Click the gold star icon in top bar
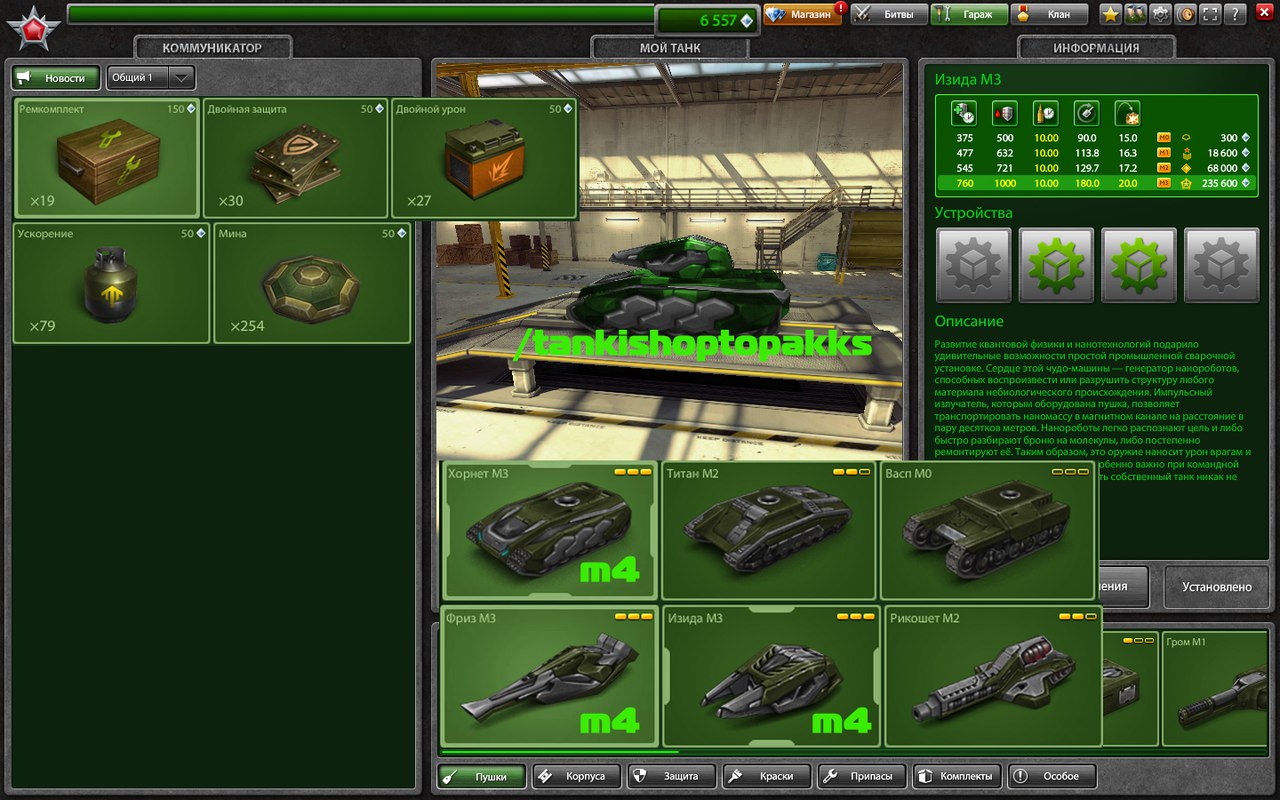Viewport: 1280px width, 800px height. tap(1110, 15)
